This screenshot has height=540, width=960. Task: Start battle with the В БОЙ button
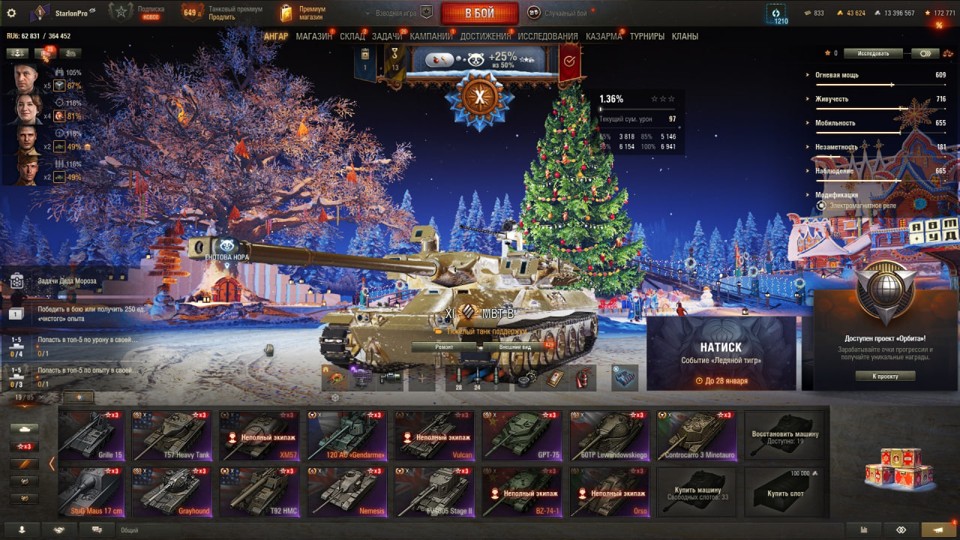[x=479, y=13]
